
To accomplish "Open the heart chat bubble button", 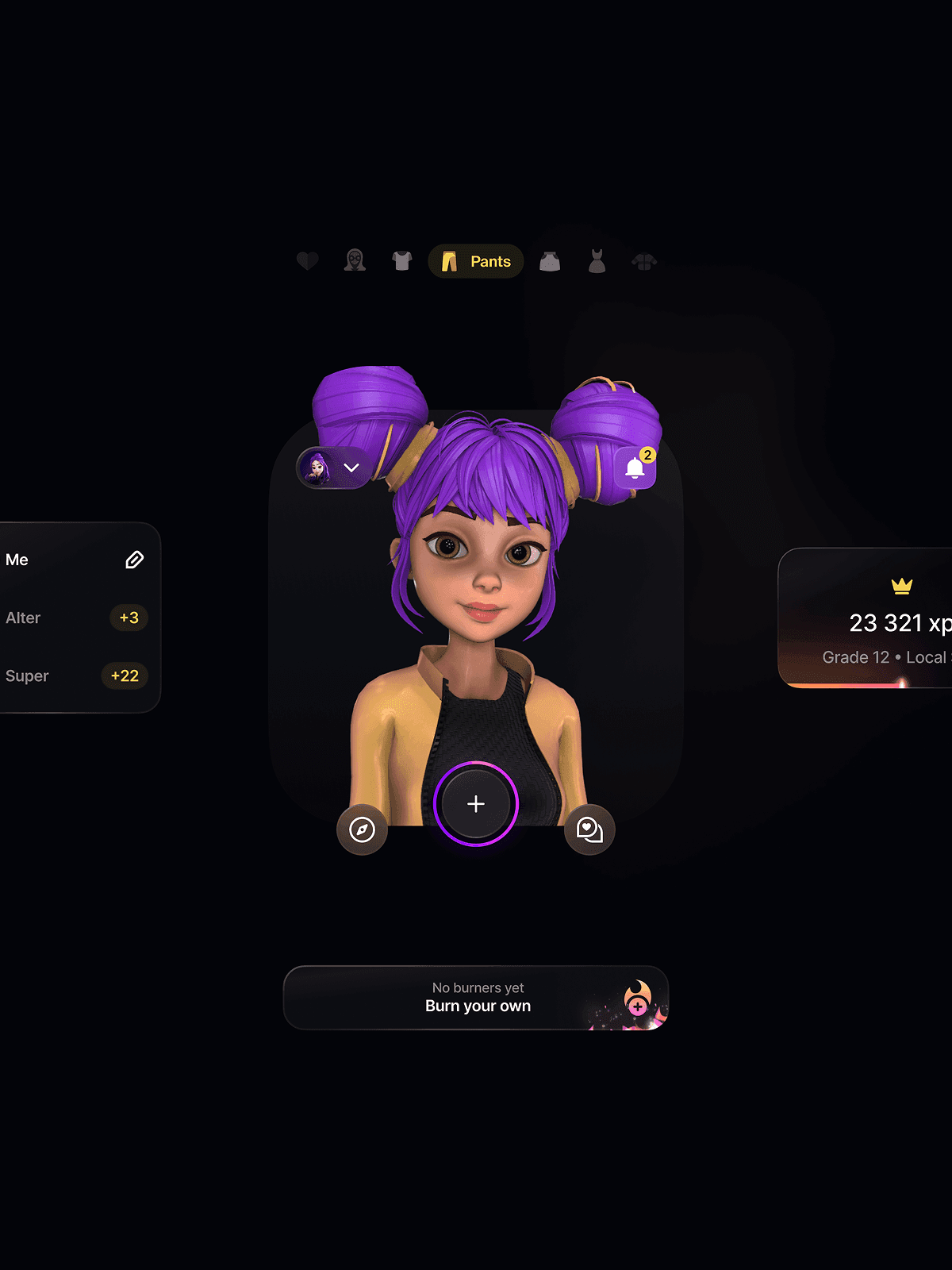I will tap(589, 829).
